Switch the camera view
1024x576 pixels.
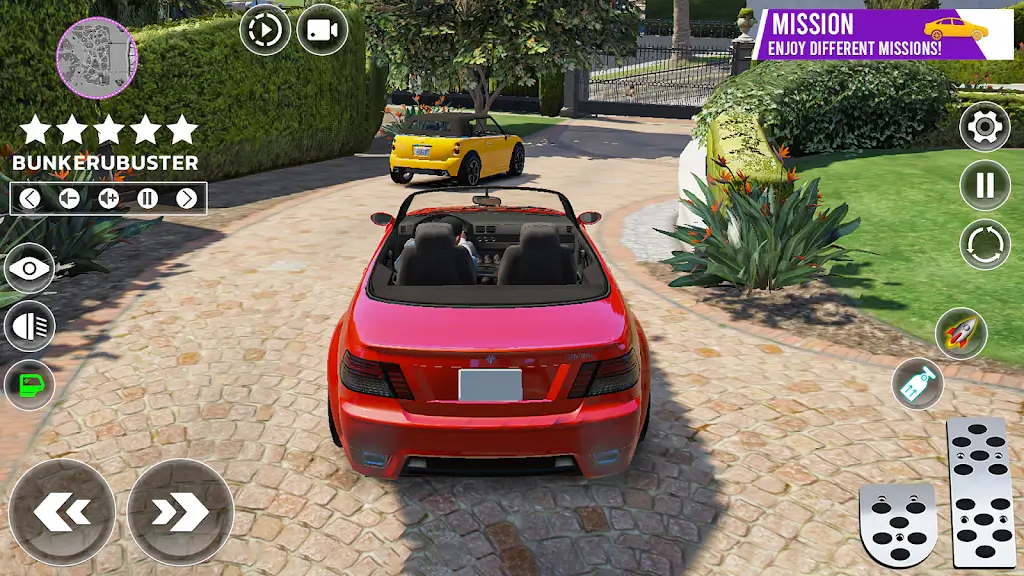pos(322,30)
